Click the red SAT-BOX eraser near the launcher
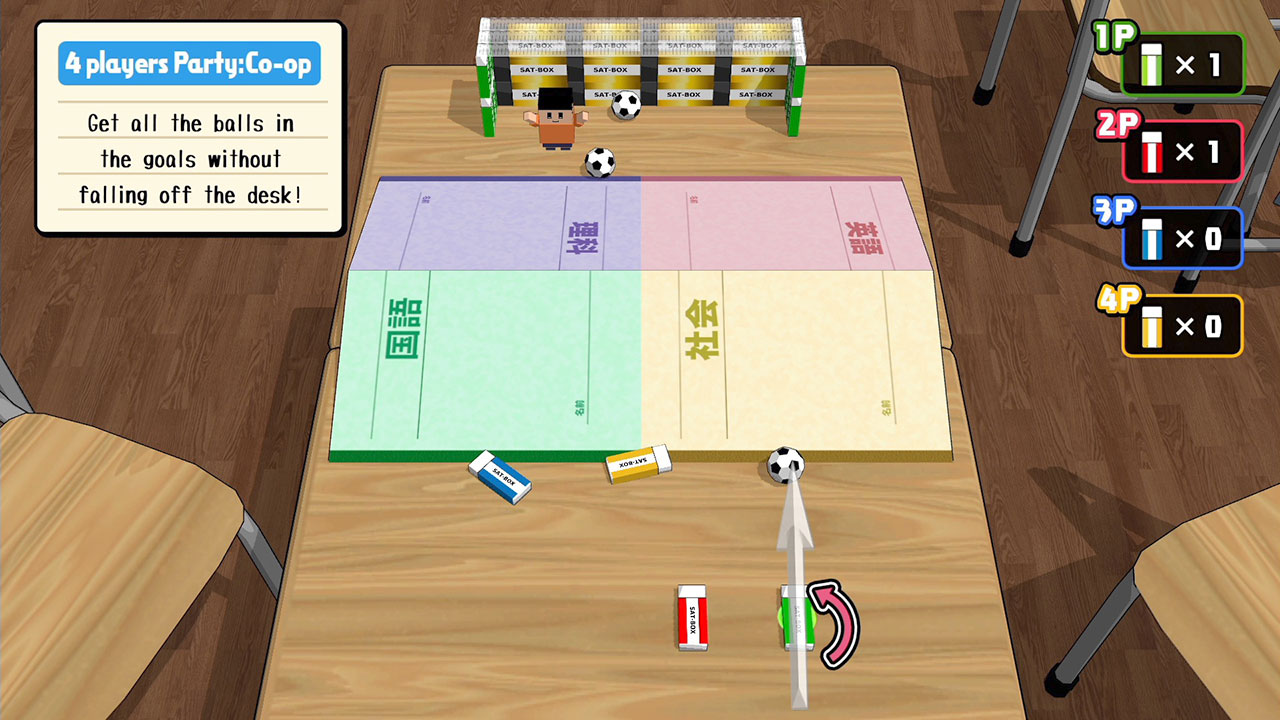 [x=693, y=615]
